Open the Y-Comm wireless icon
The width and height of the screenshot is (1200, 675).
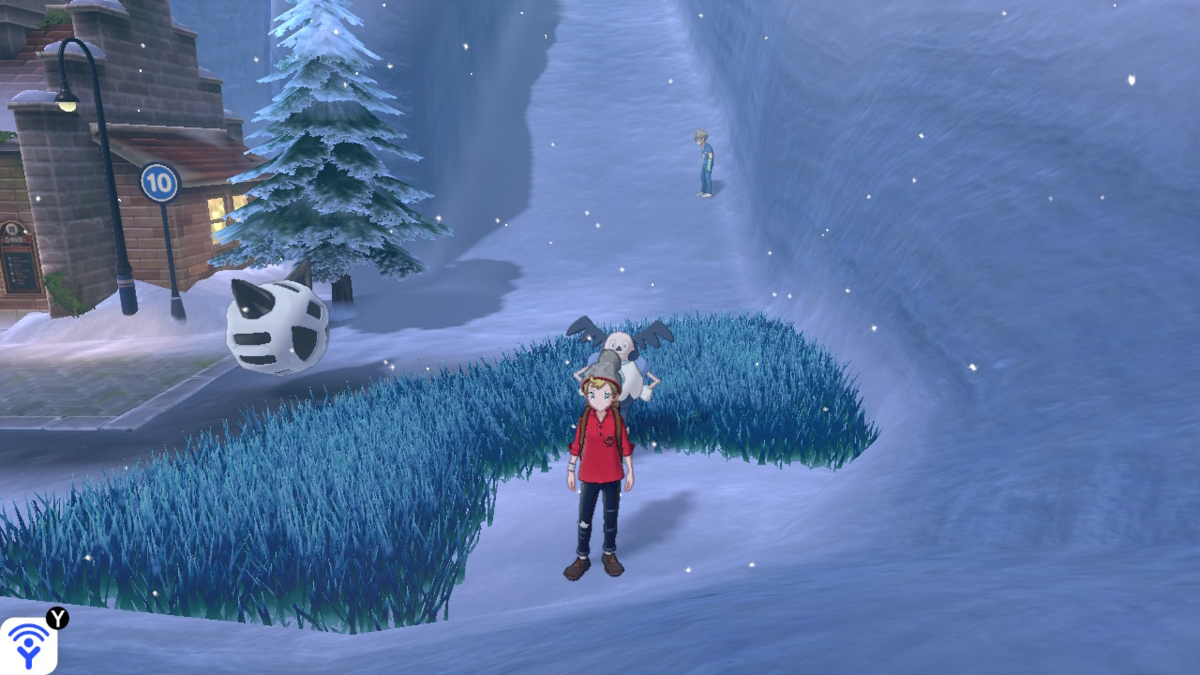[29, 645]
